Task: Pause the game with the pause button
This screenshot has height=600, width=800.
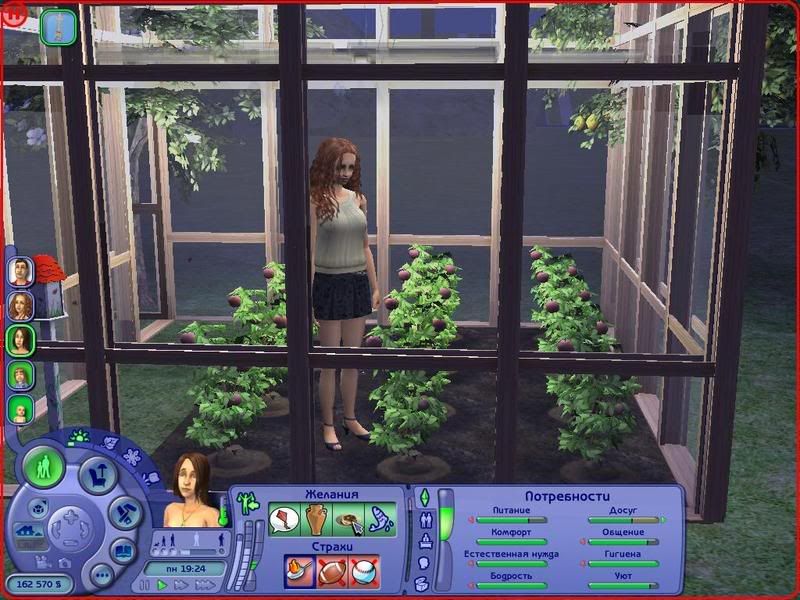Action: pyautogui.click(x=147, y=584)
